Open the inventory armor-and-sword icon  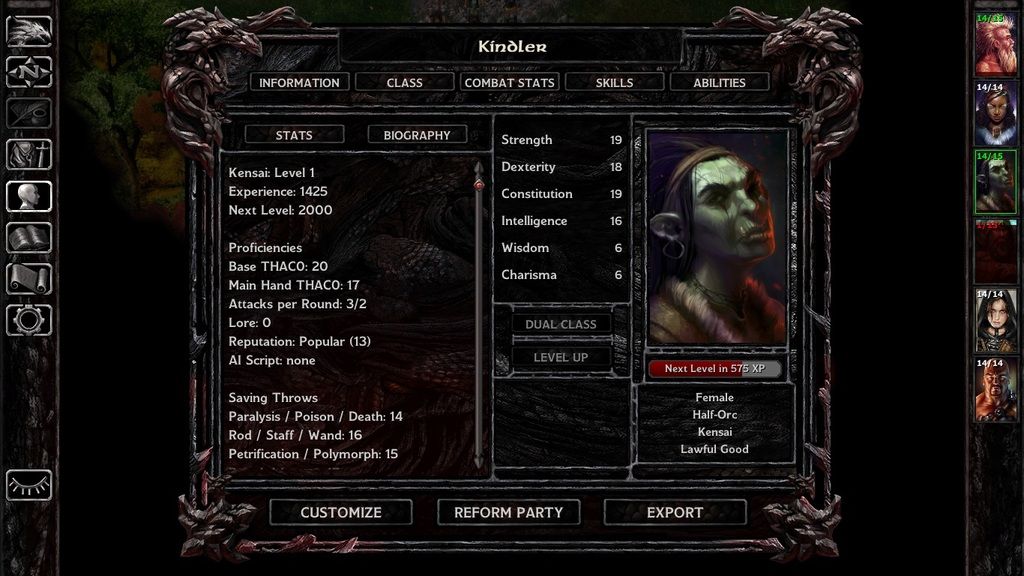coord(29,155)
